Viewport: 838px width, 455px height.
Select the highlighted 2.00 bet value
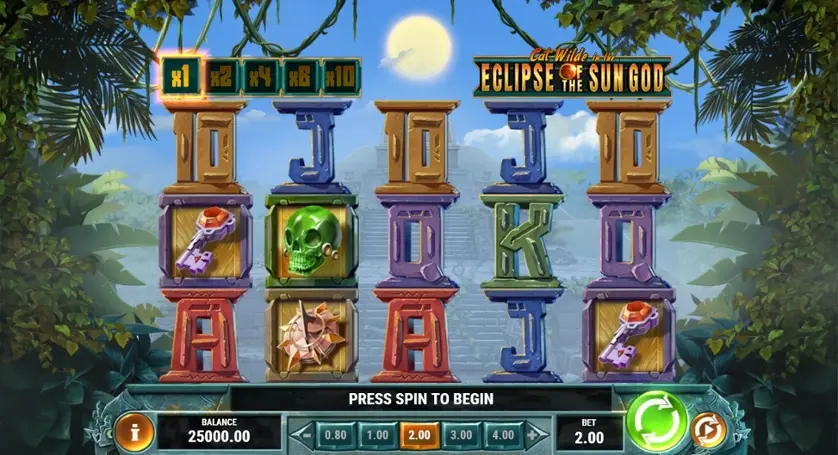point(418,435)
